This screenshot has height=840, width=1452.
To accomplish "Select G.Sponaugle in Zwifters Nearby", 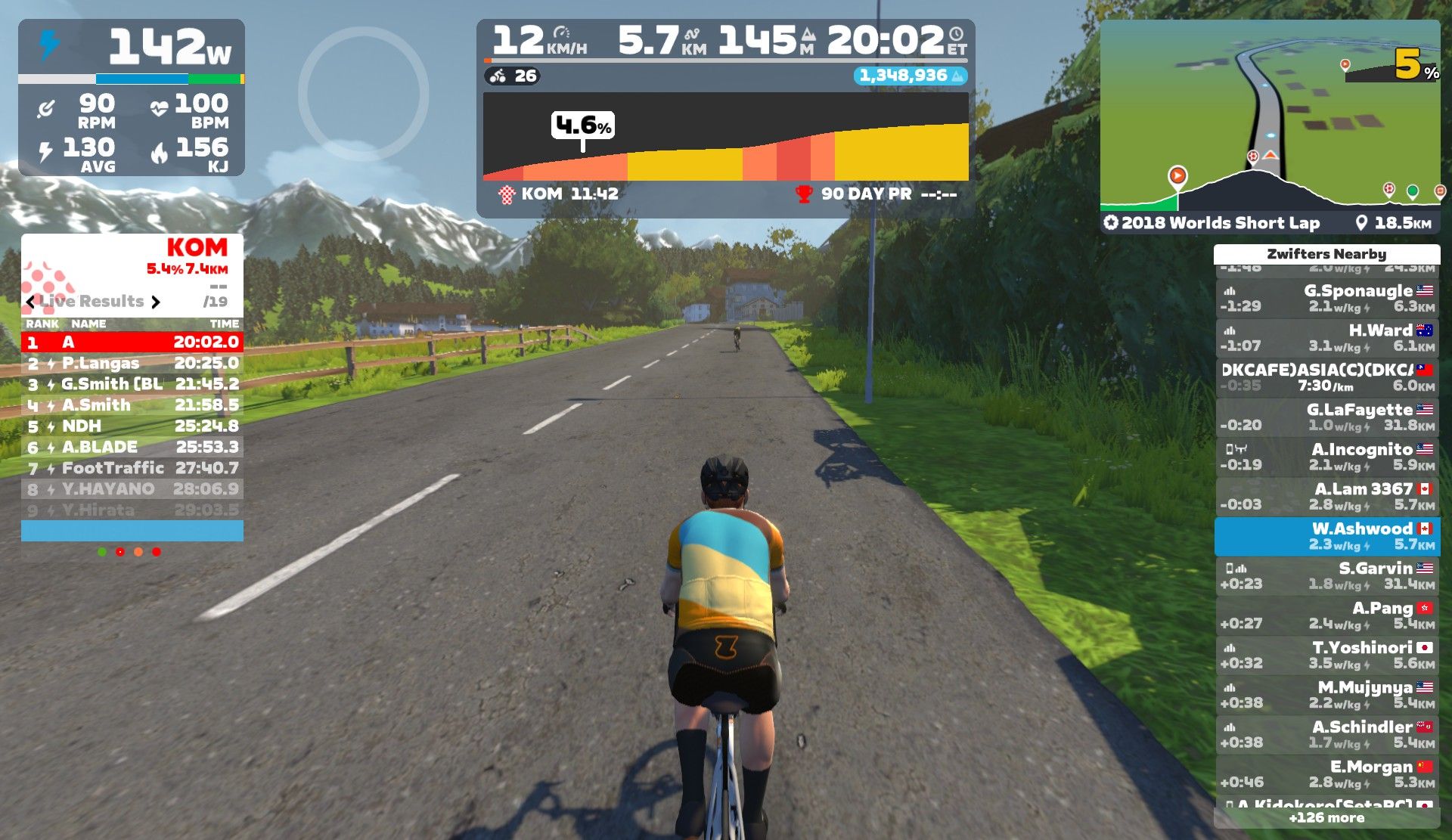I will click(1326, 299).
